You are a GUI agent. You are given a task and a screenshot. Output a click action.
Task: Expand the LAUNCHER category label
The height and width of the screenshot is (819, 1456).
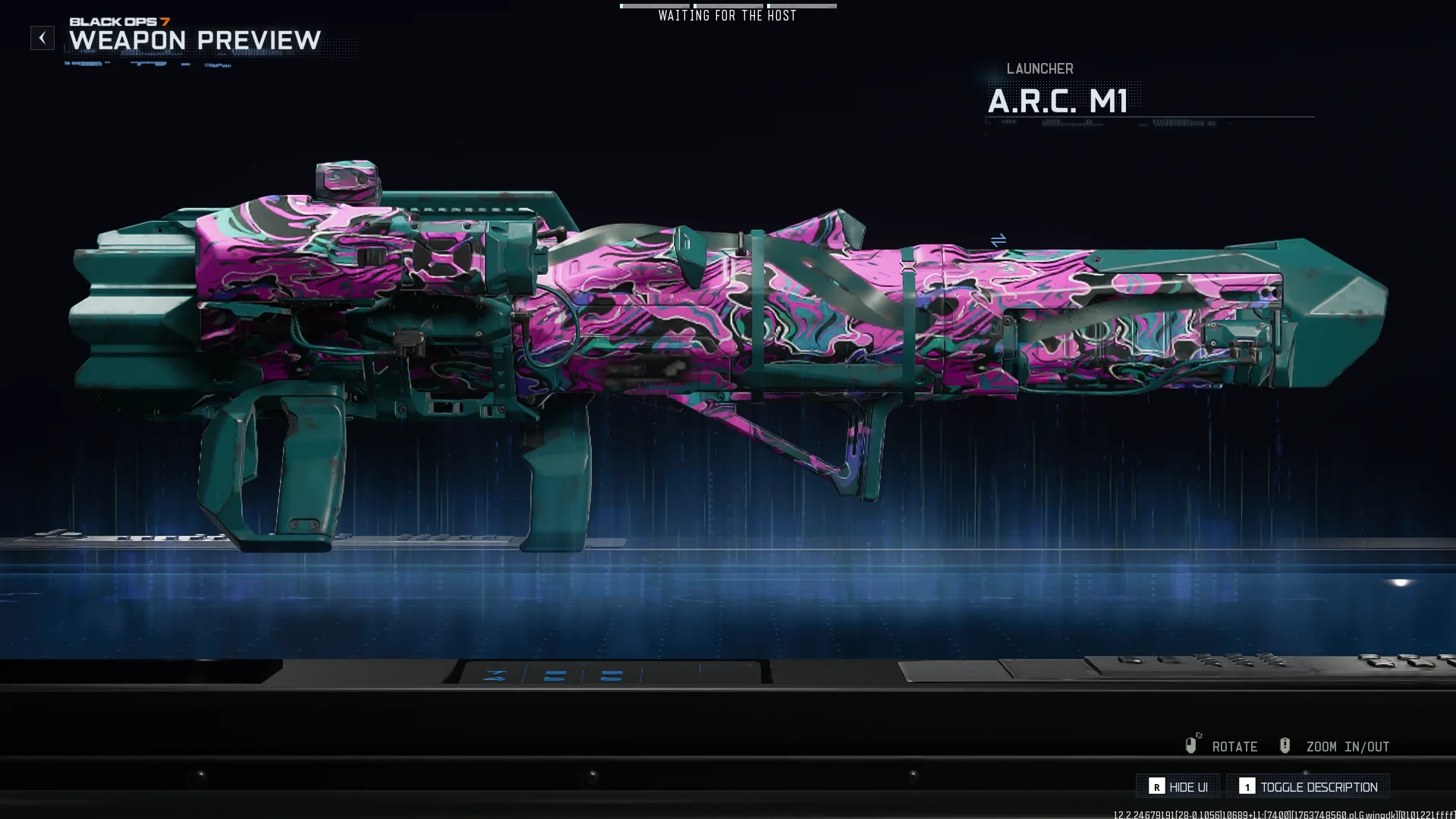tap(1039, 68)
